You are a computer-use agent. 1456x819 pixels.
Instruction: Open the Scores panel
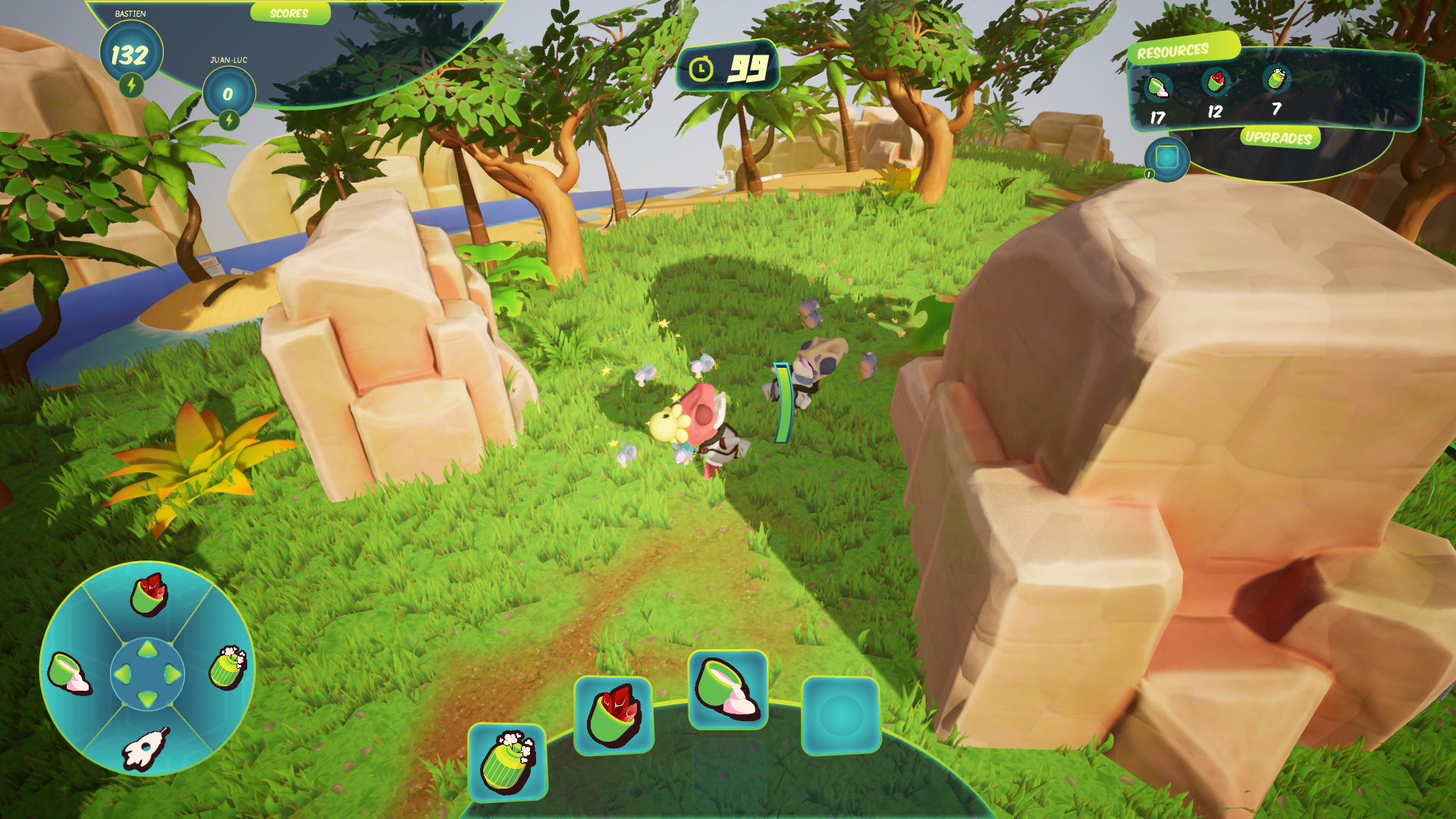tap(290, 13)
